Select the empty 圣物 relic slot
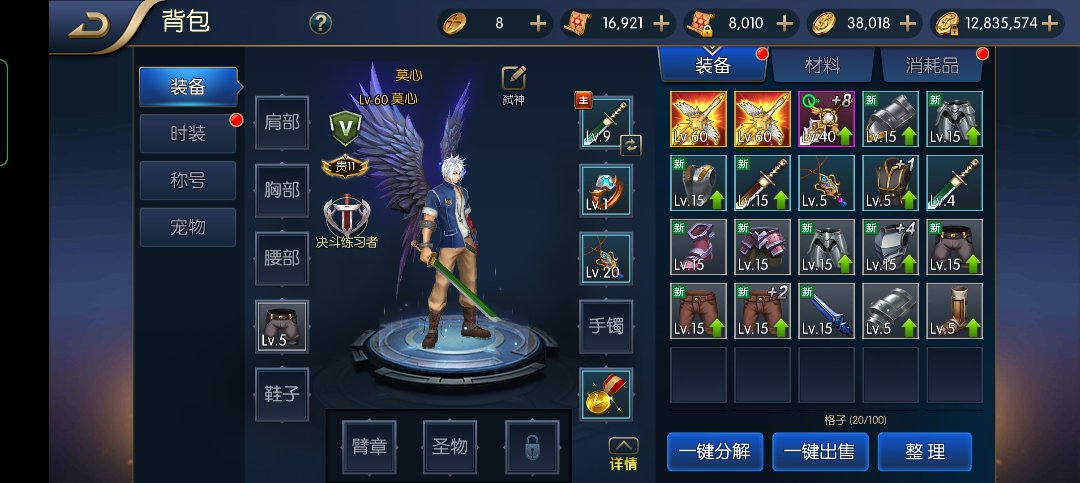Image resolution: width=1080 pixels, height=483 pixels. (x=449, y=446)
